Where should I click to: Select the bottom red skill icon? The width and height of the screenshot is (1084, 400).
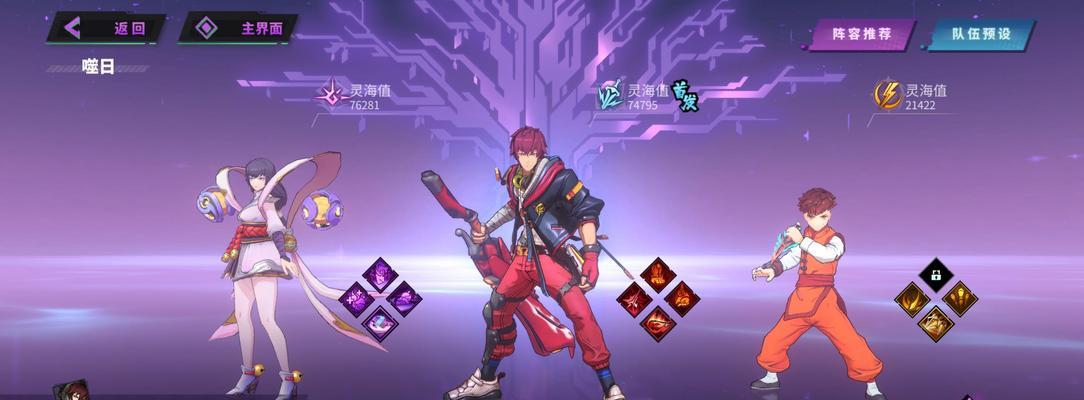coord(657,322)
